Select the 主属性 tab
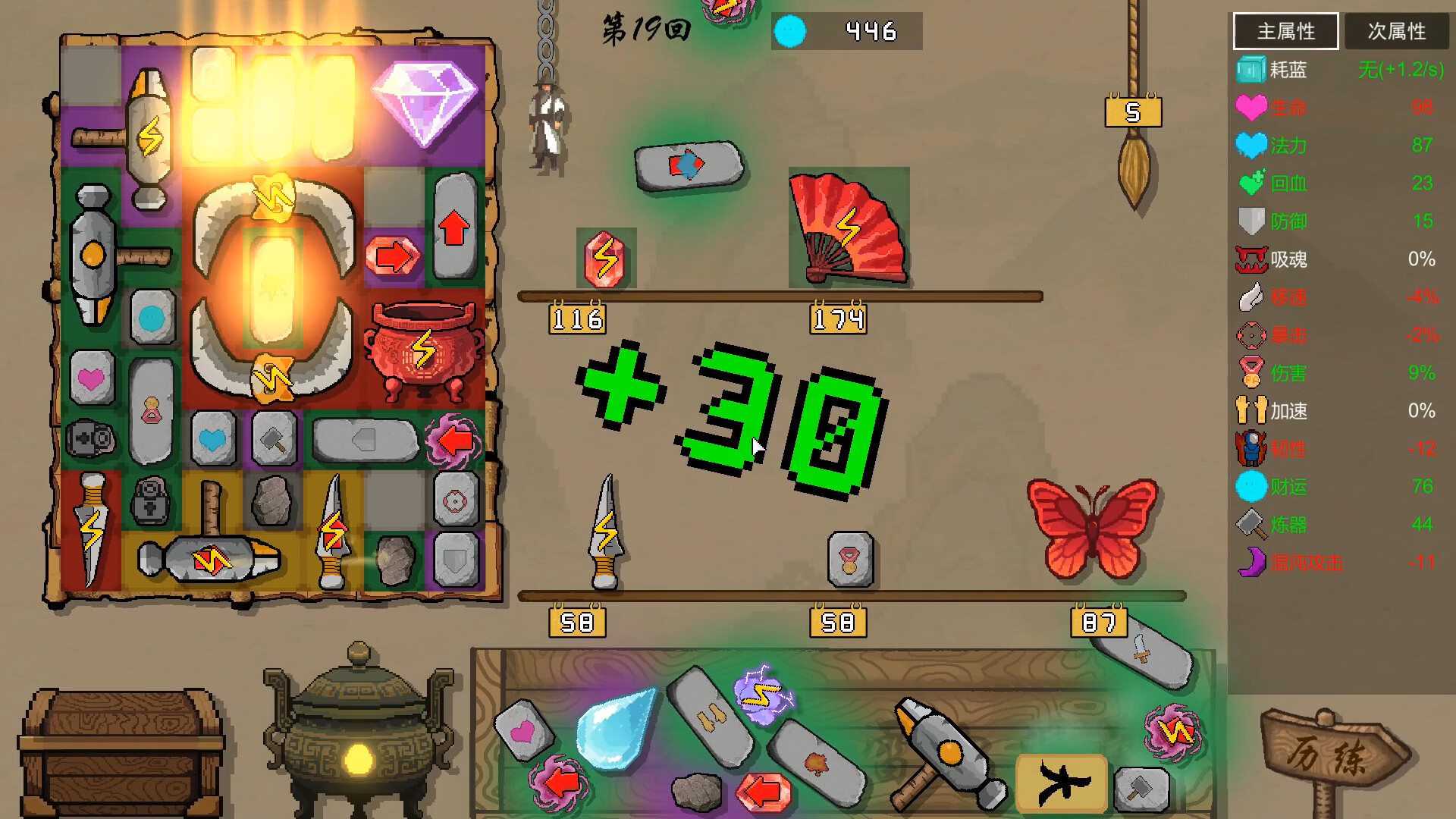 1287,31
